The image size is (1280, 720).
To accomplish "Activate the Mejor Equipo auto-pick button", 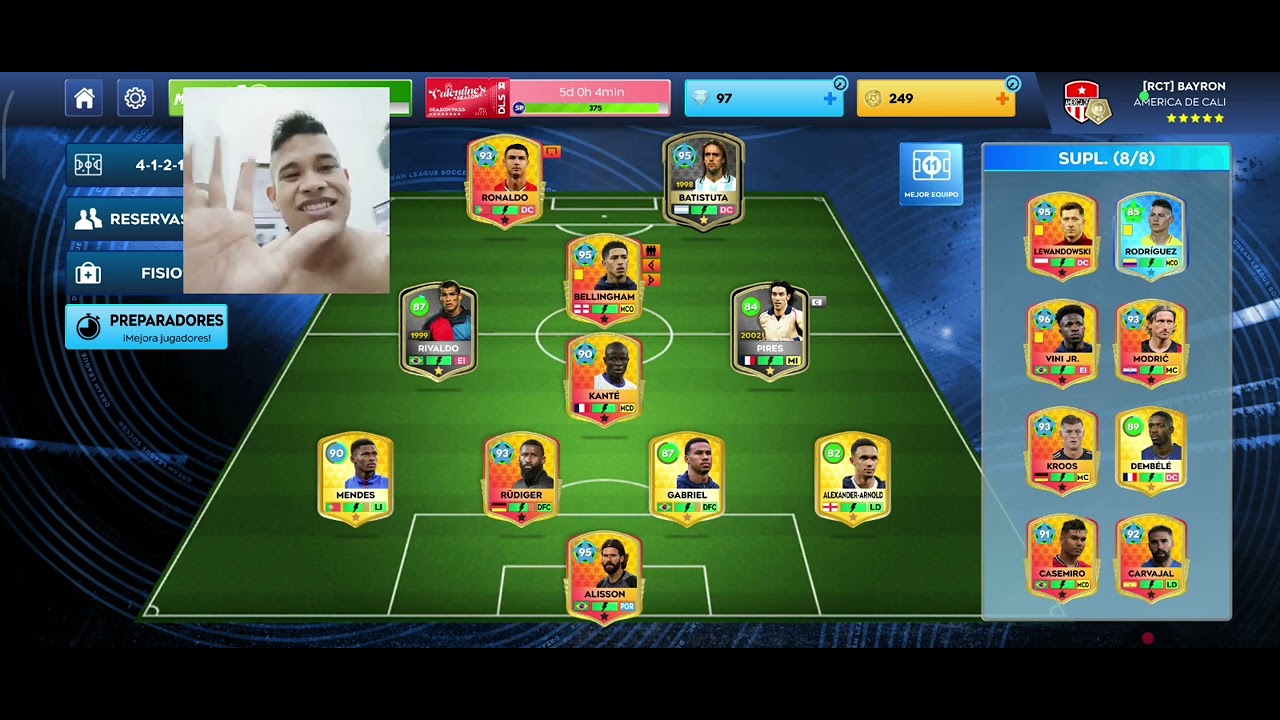I will (x=930, y=173).
